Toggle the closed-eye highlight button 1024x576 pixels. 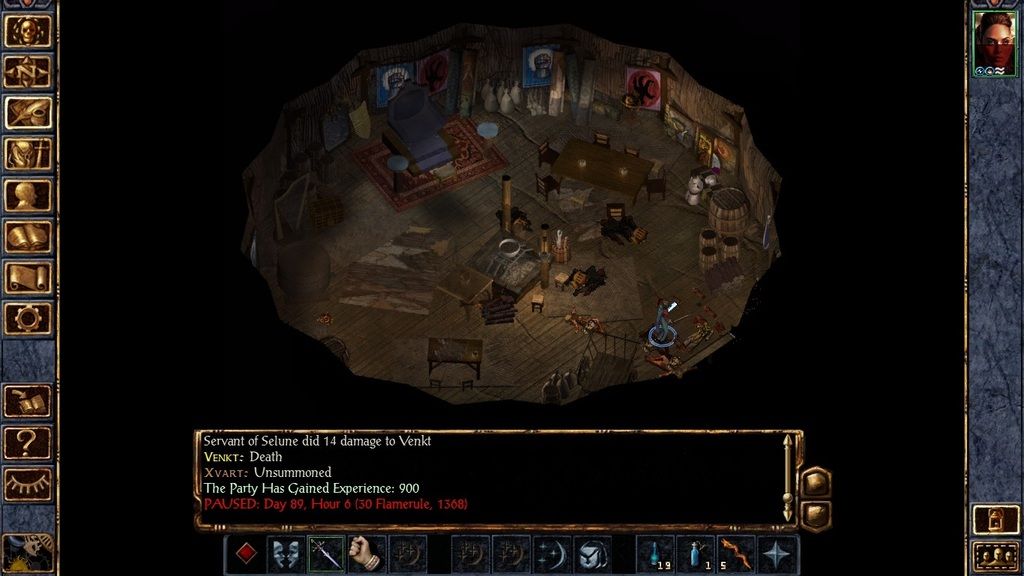pos(27,483)
